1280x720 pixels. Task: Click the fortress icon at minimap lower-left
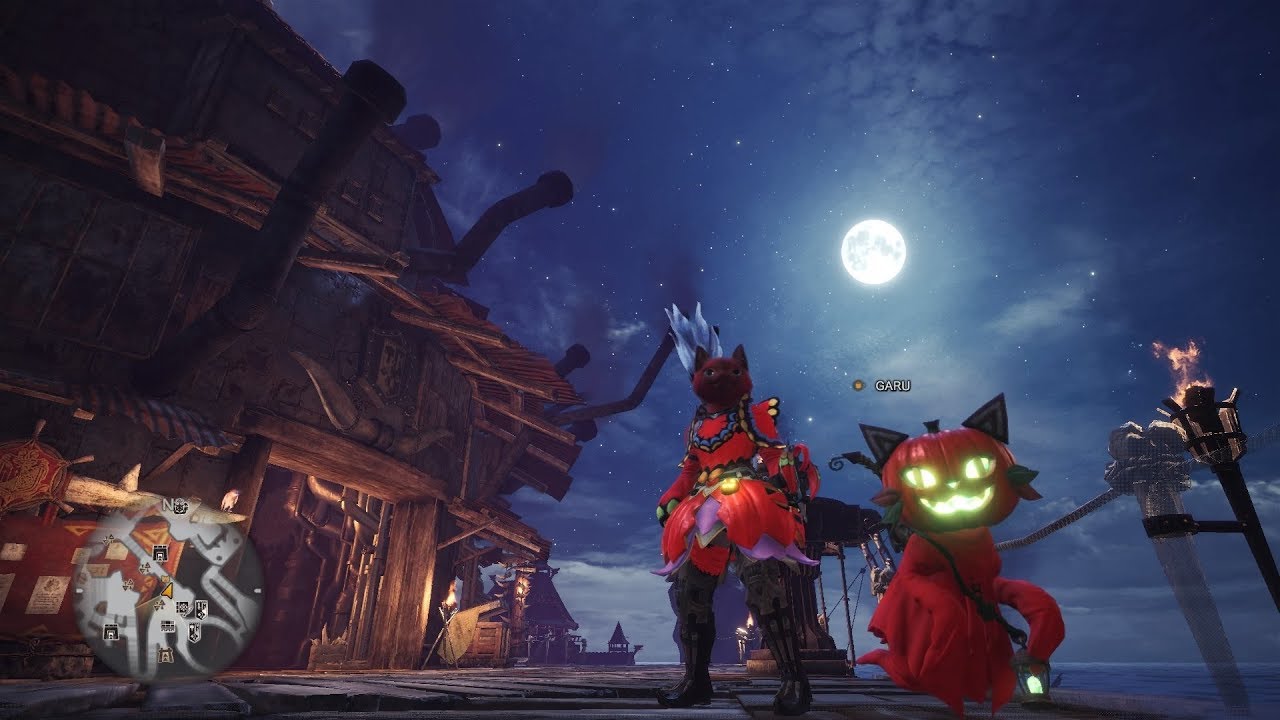(111, 630)
